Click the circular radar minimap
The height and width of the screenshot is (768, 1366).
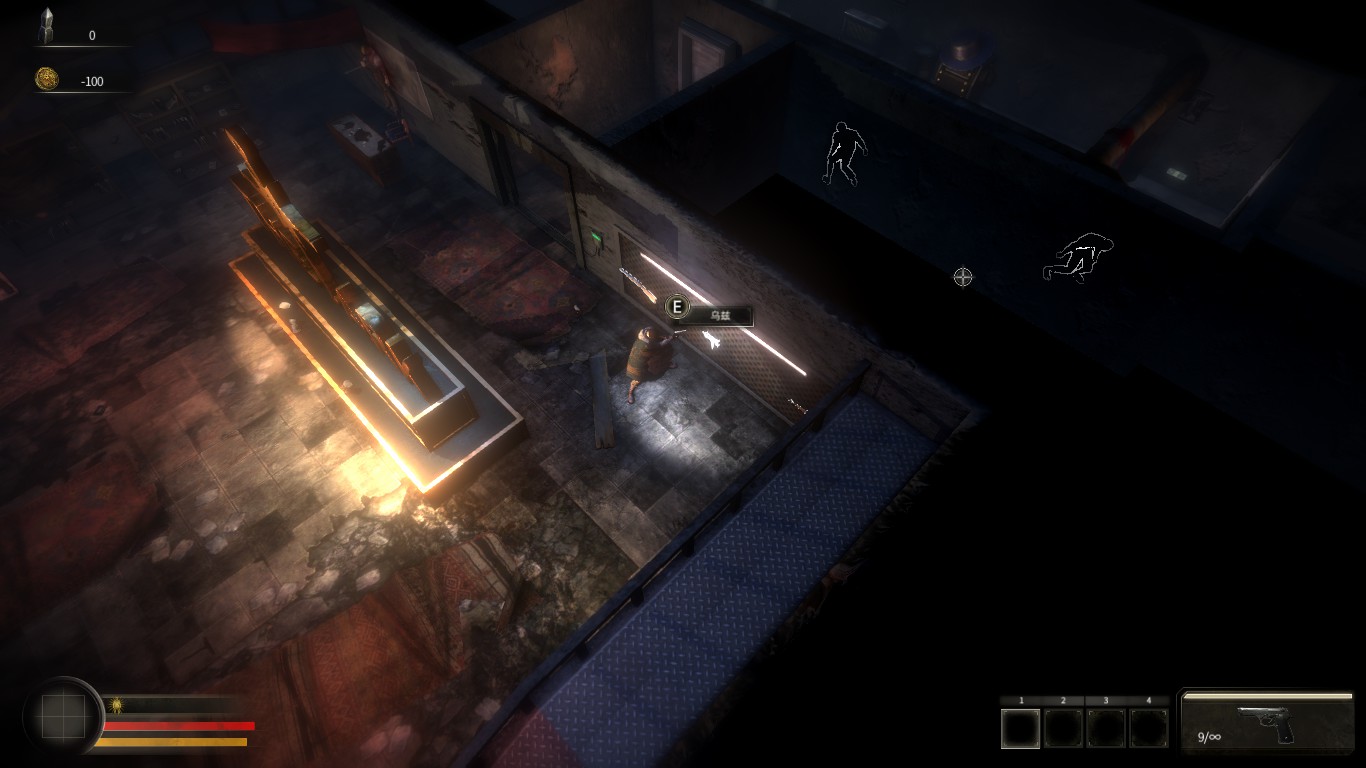[x=63, y=716]
